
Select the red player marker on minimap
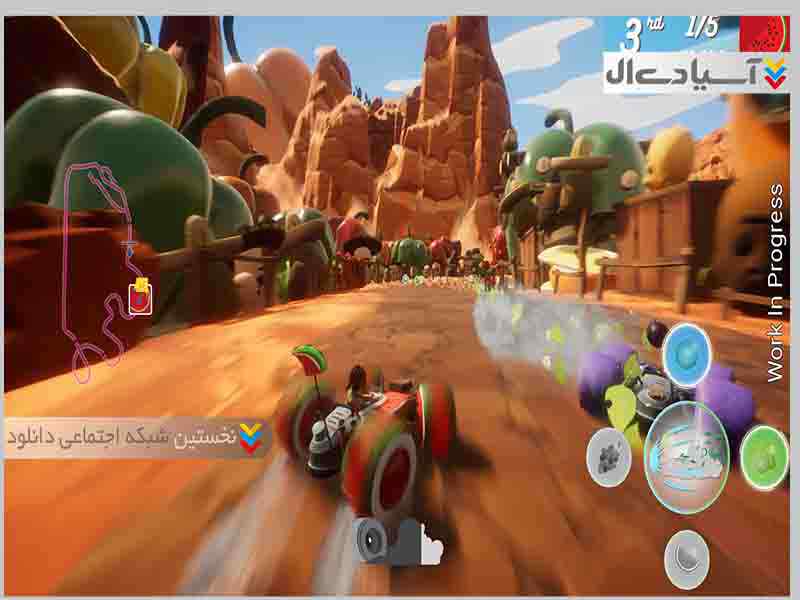click(x=141, y=297)
